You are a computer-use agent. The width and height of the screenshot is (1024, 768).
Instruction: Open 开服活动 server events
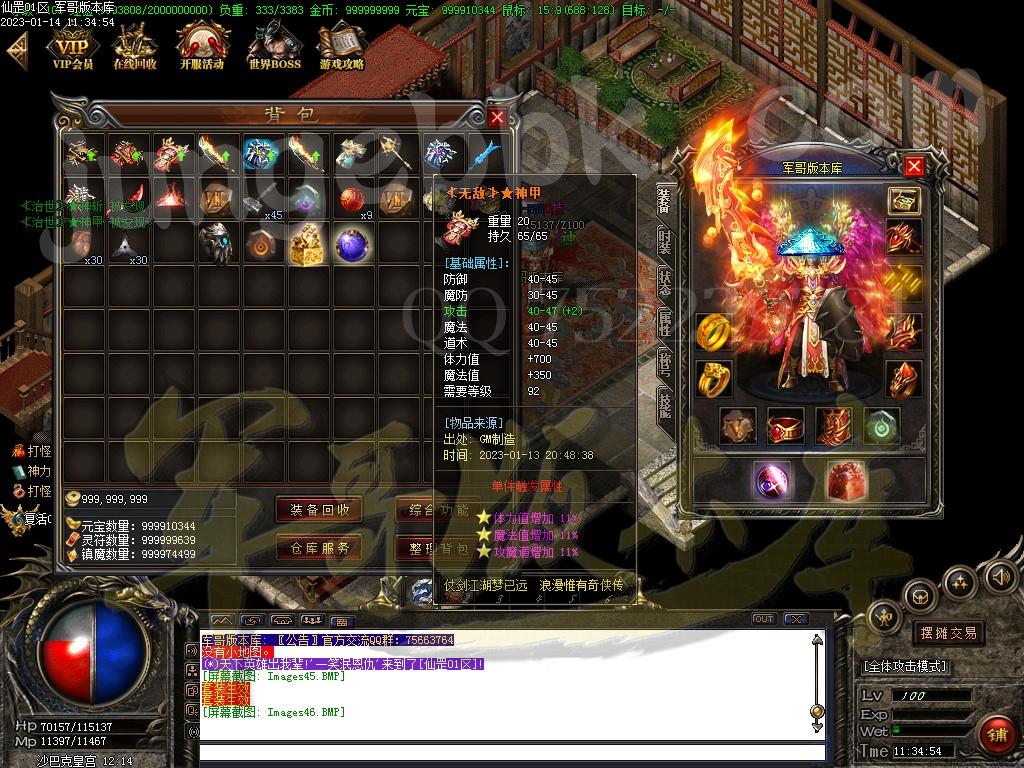tap(202, 47)
